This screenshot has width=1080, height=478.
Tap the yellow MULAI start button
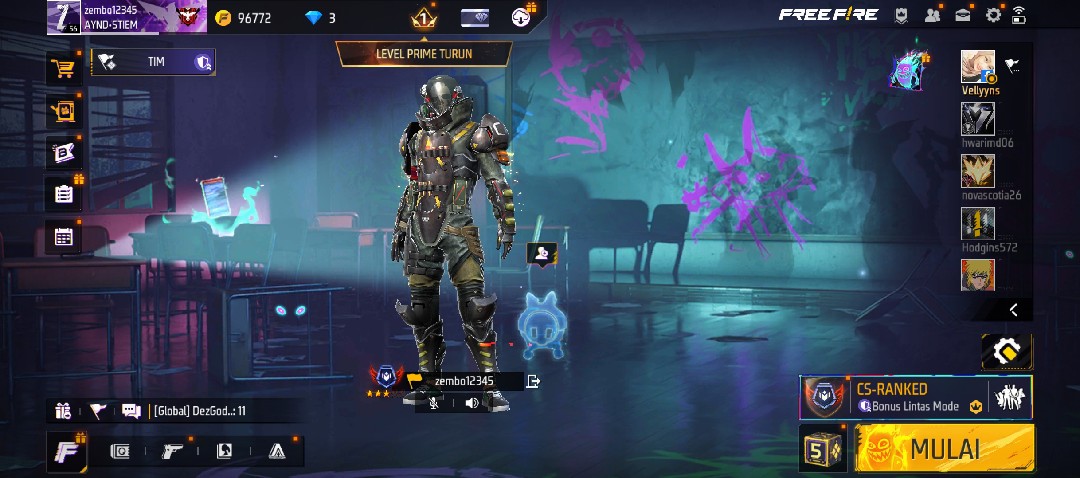944,448
